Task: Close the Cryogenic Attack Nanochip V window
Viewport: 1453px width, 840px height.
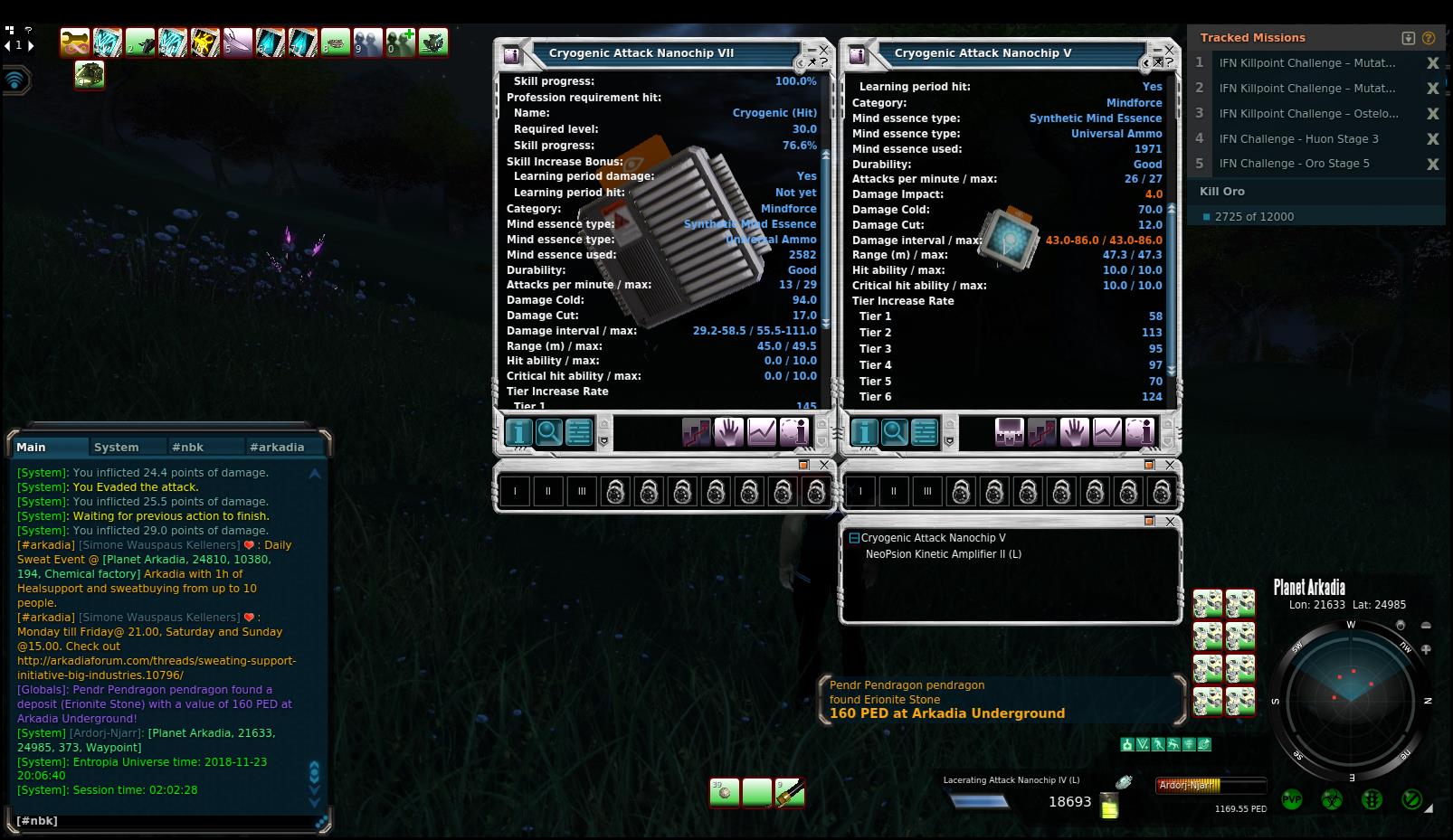Action: 1169,50
